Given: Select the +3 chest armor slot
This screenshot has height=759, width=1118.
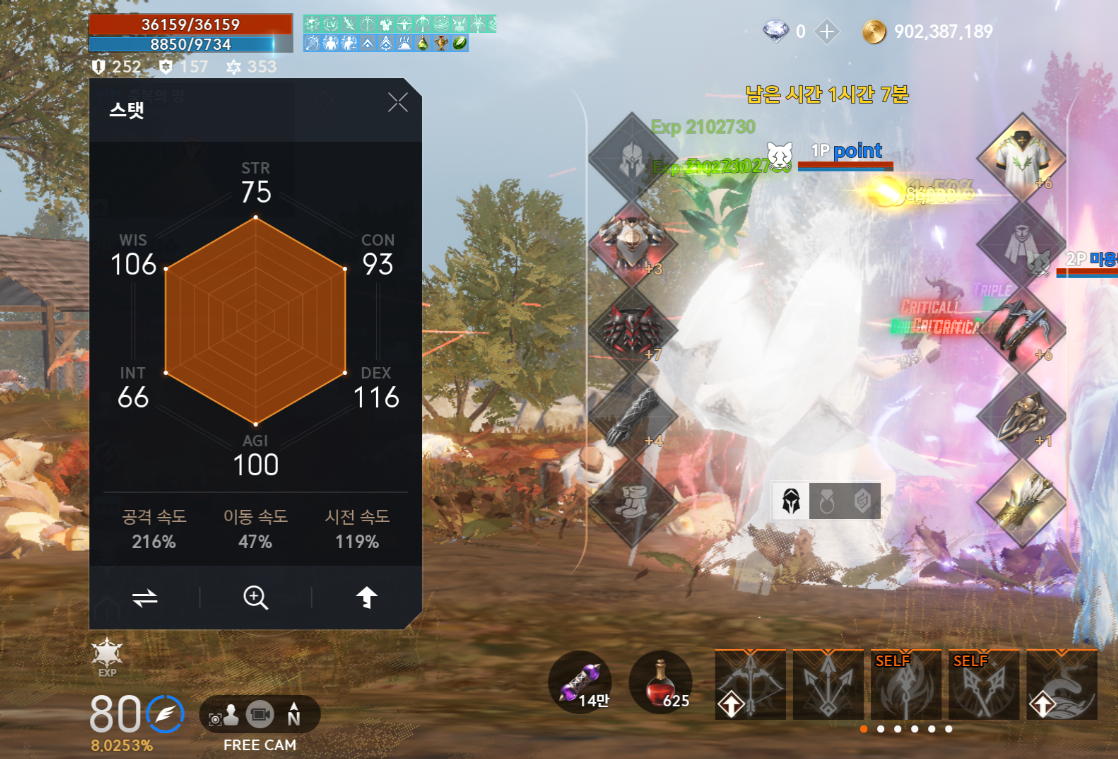Looking at the screenshot, I should 632,242.
